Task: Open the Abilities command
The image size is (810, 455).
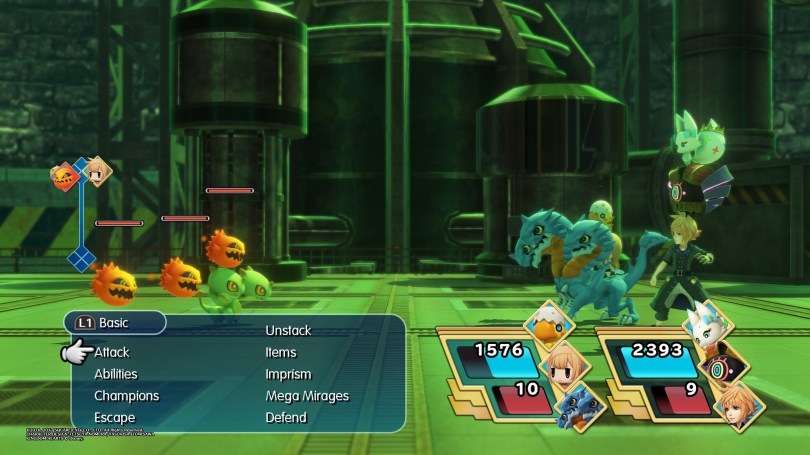Action: point(116,374)
